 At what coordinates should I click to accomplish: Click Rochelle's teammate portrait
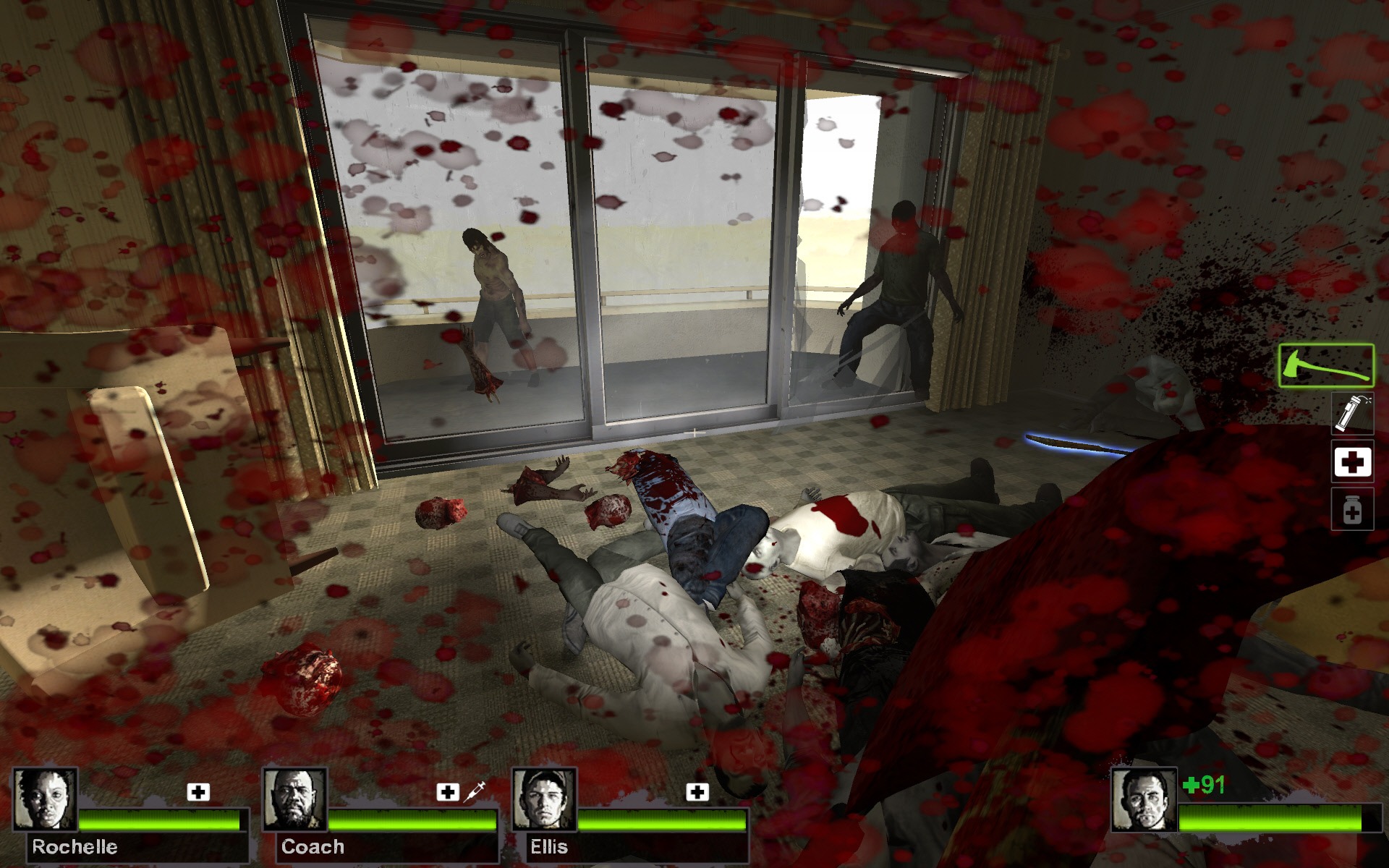pos(45,799)
